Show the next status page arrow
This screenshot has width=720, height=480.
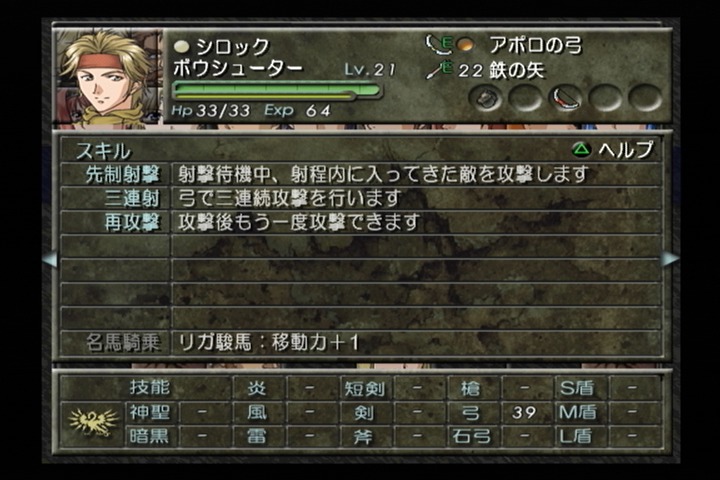coord(669,258)
